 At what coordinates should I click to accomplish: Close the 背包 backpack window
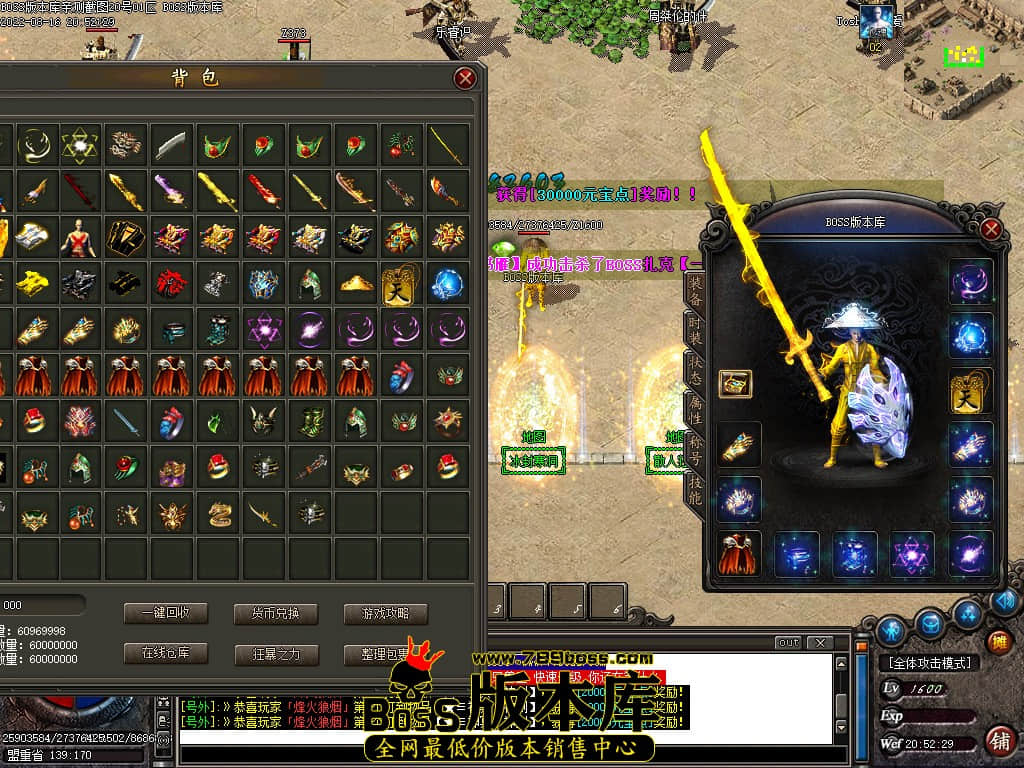[465, 78]
